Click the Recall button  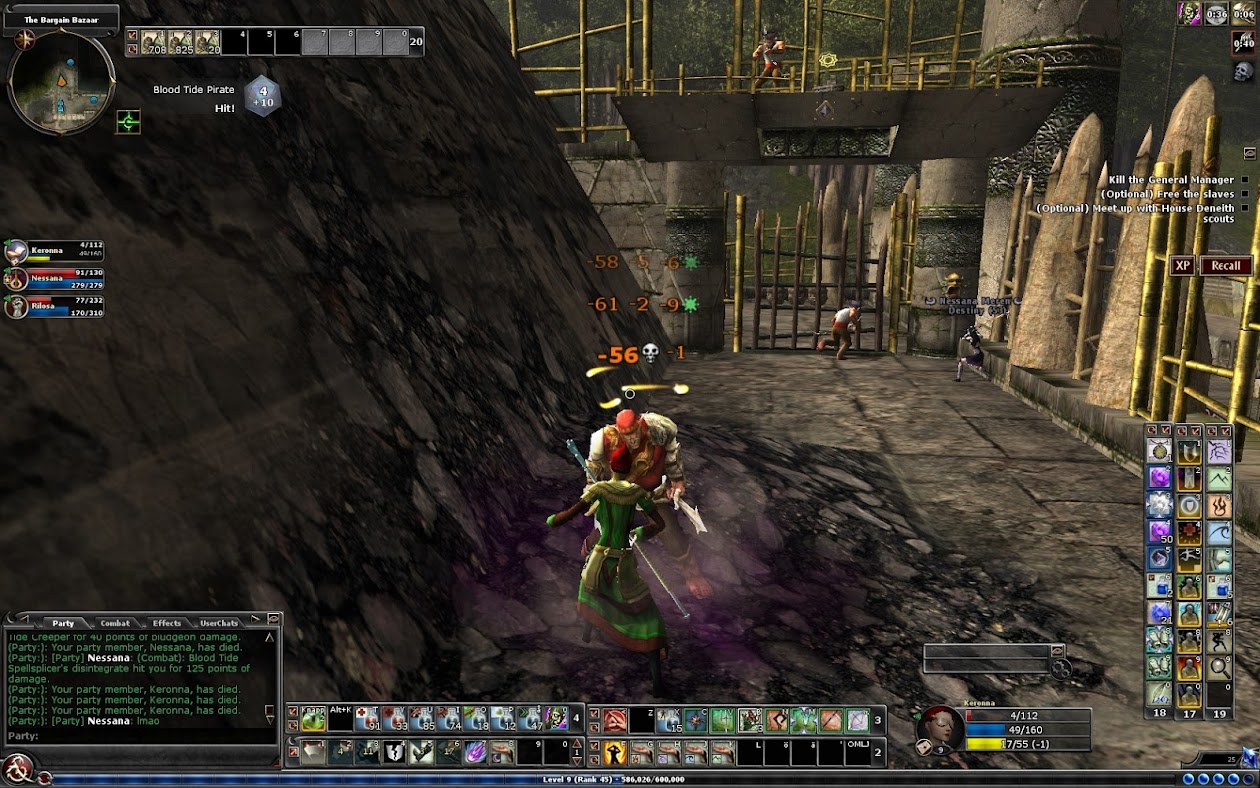[x=1225, y=266]
